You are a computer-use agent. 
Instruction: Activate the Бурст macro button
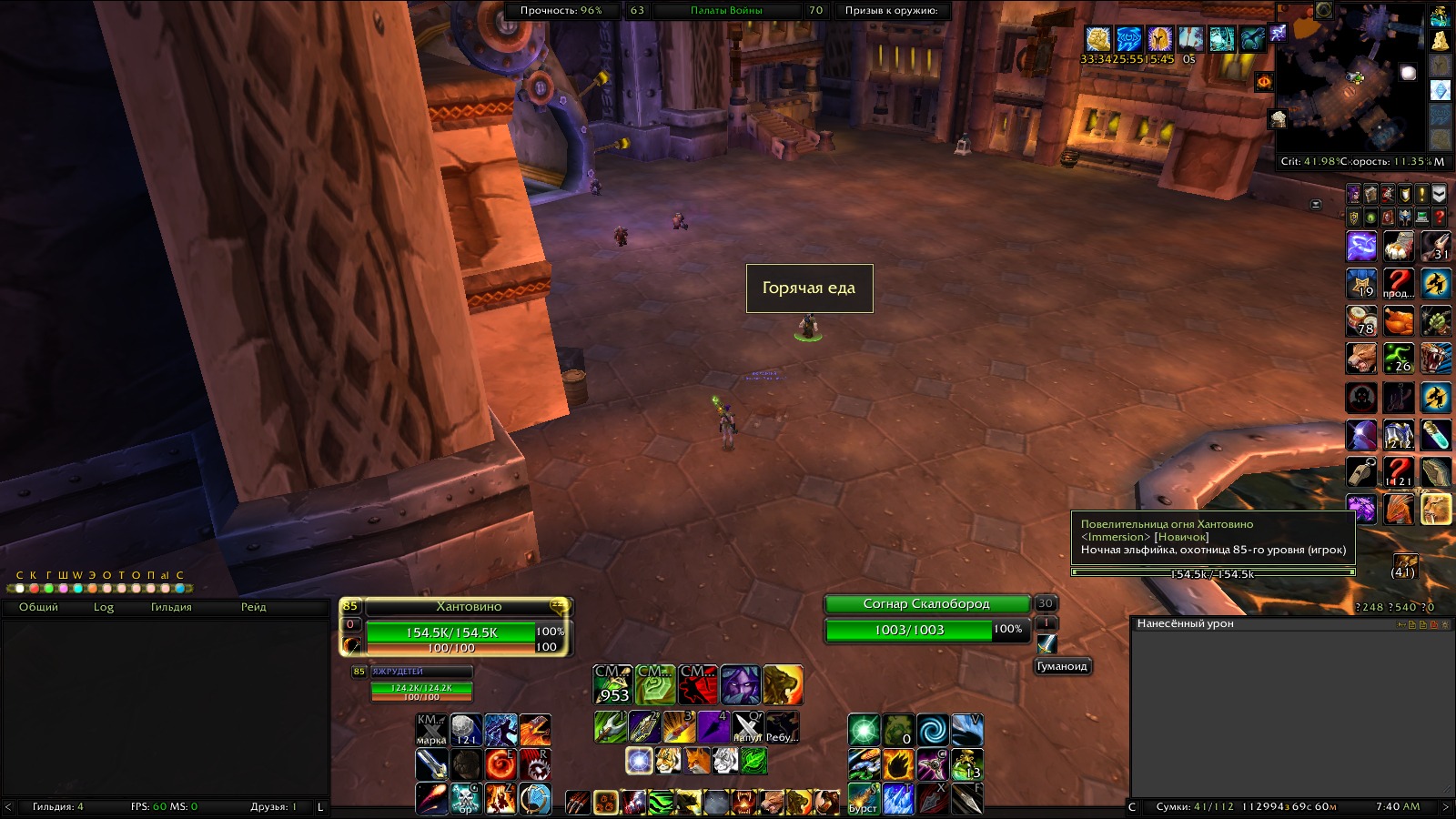click(864, 798)
